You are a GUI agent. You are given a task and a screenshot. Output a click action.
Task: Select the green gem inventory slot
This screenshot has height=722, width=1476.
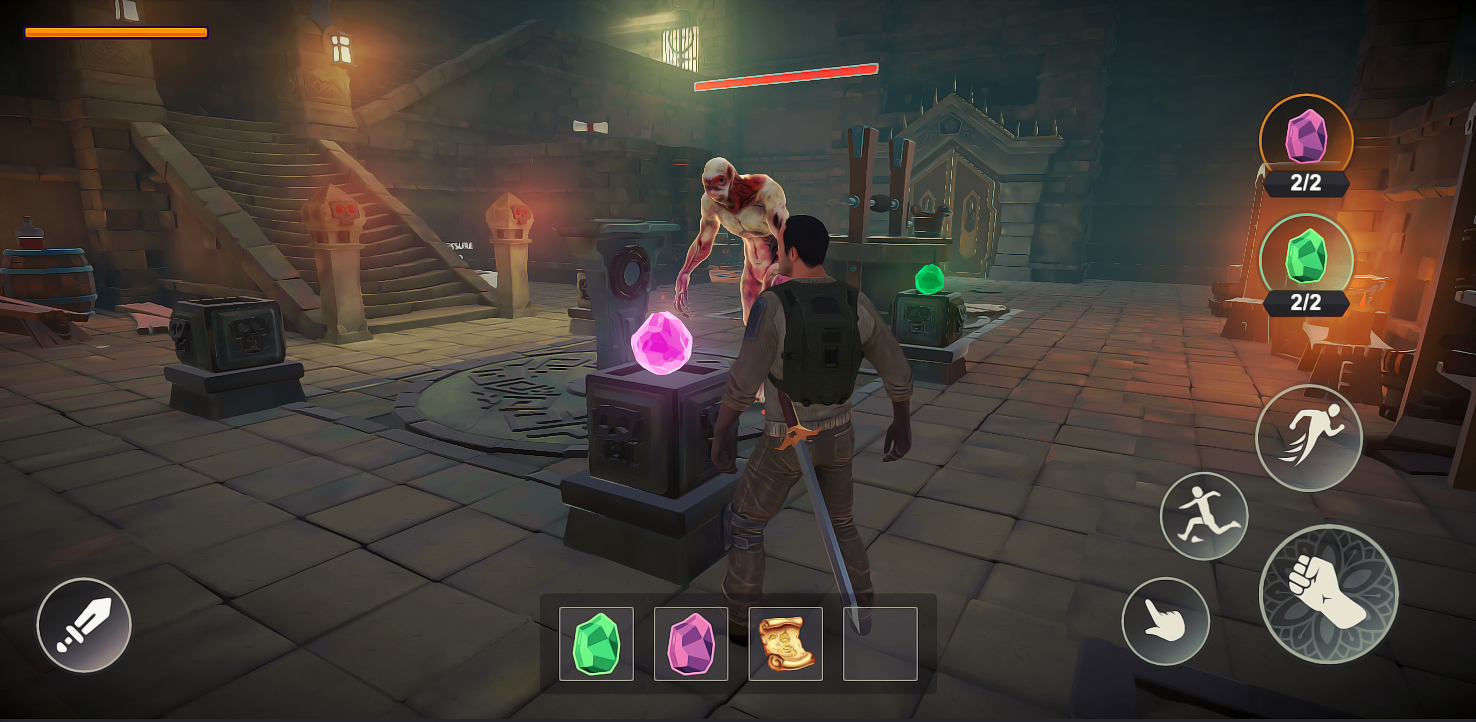coord(594,644)
